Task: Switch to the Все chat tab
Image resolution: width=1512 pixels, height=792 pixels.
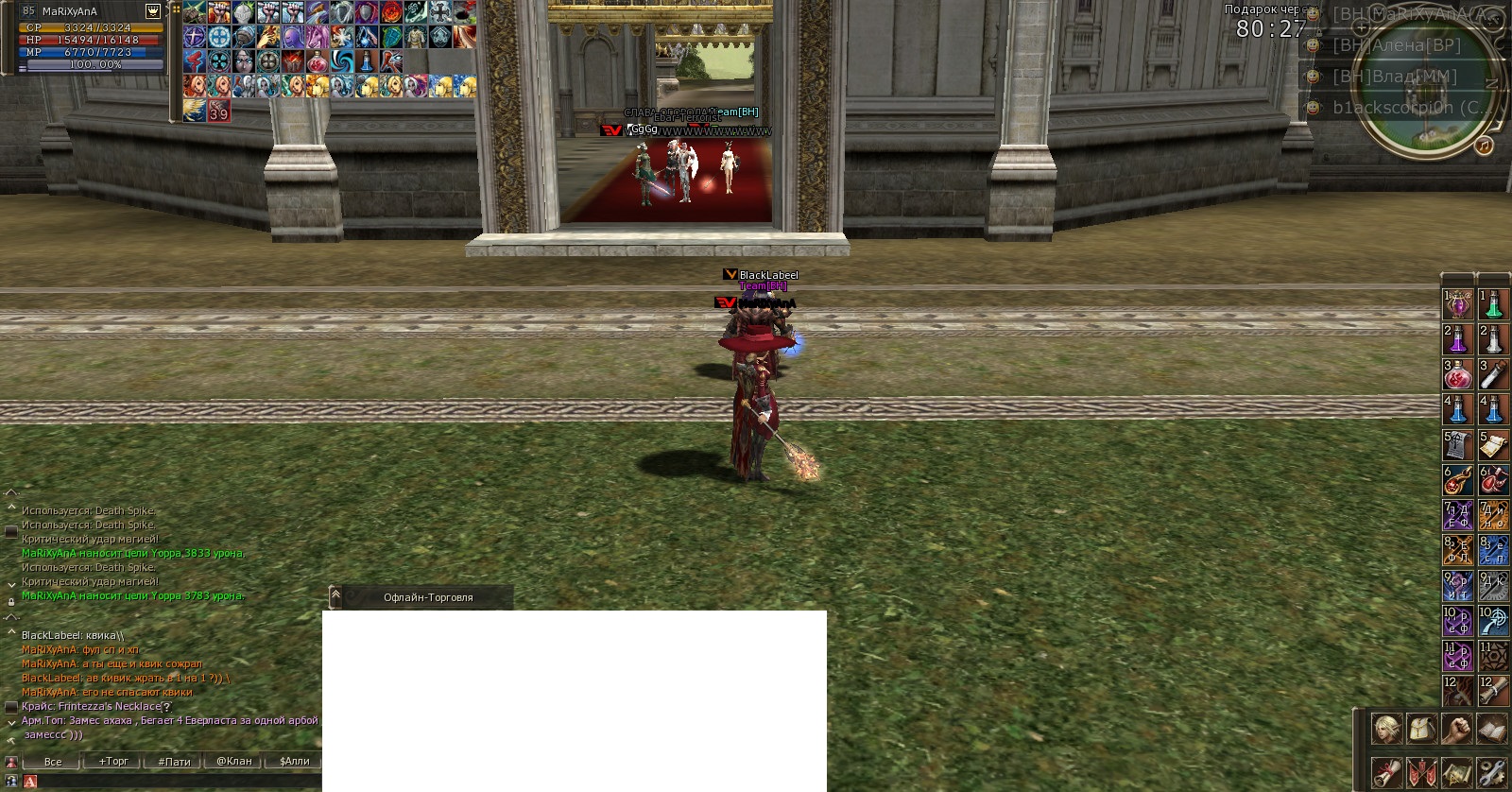Action: tap(53, 761)
